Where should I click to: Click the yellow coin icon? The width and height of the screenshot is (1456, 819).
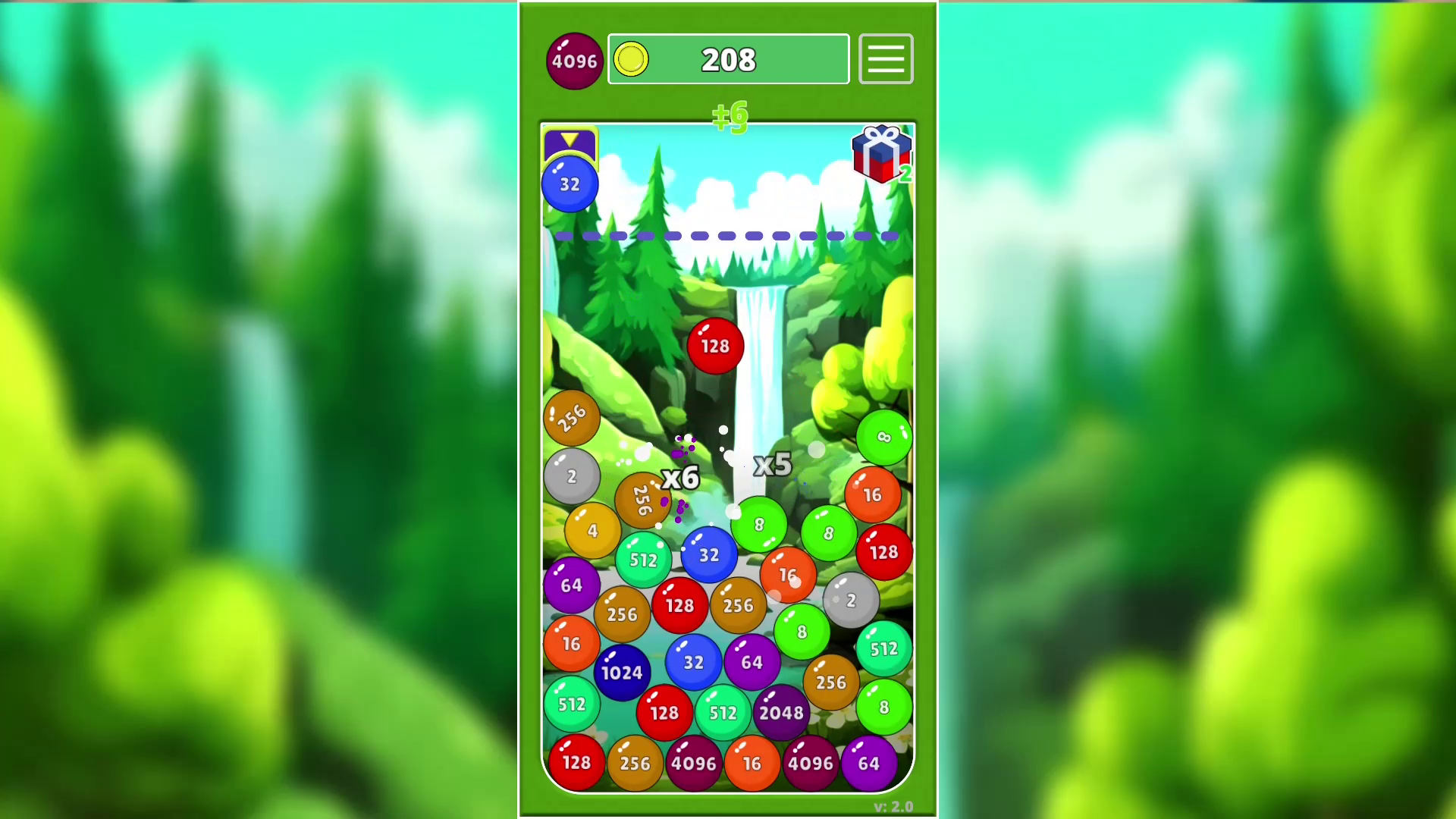pyautogui.click(x=630, y=59)
